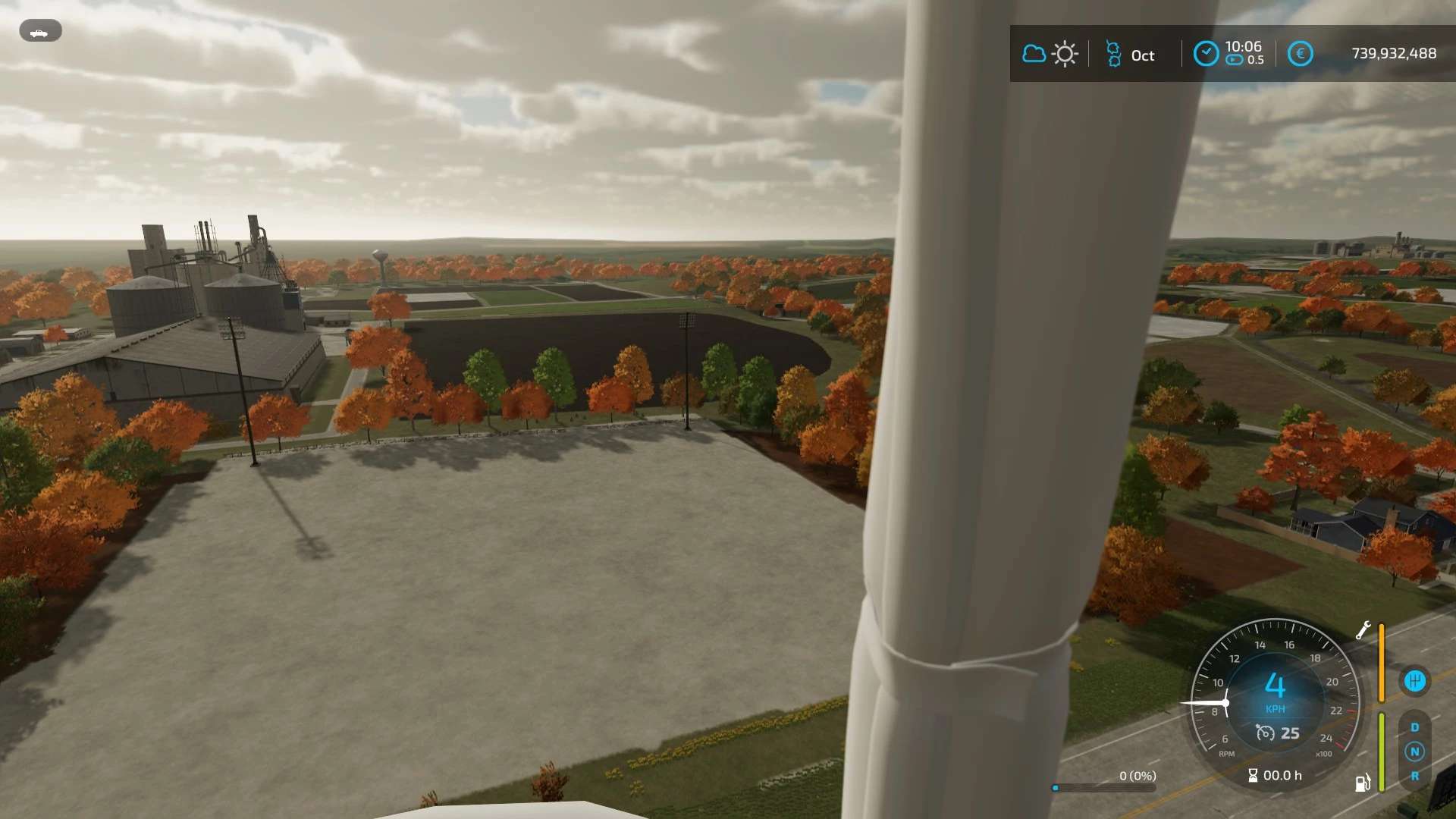Open the weather forecast icon

1050,54
